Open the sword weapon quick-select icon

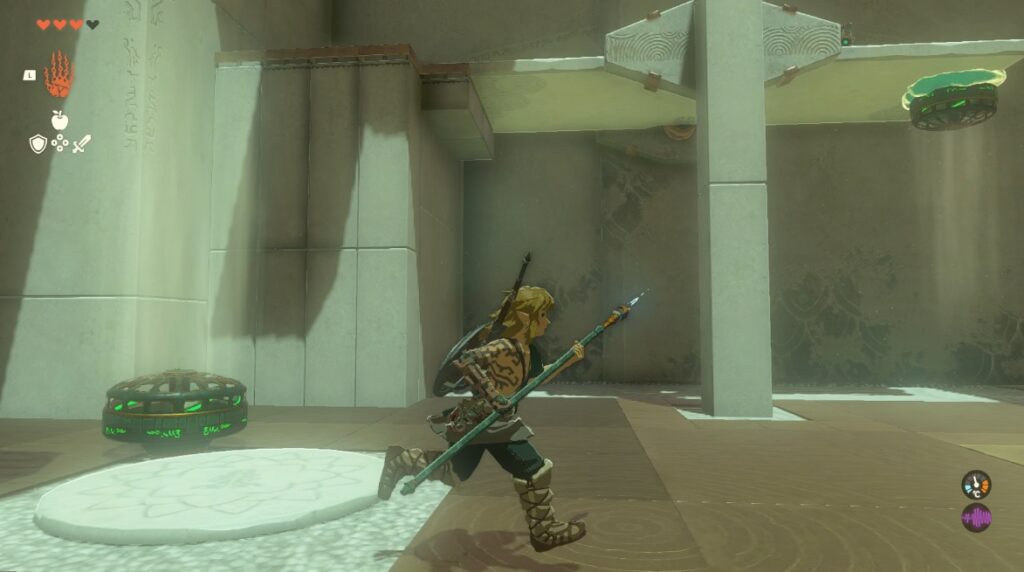point(81,144)
